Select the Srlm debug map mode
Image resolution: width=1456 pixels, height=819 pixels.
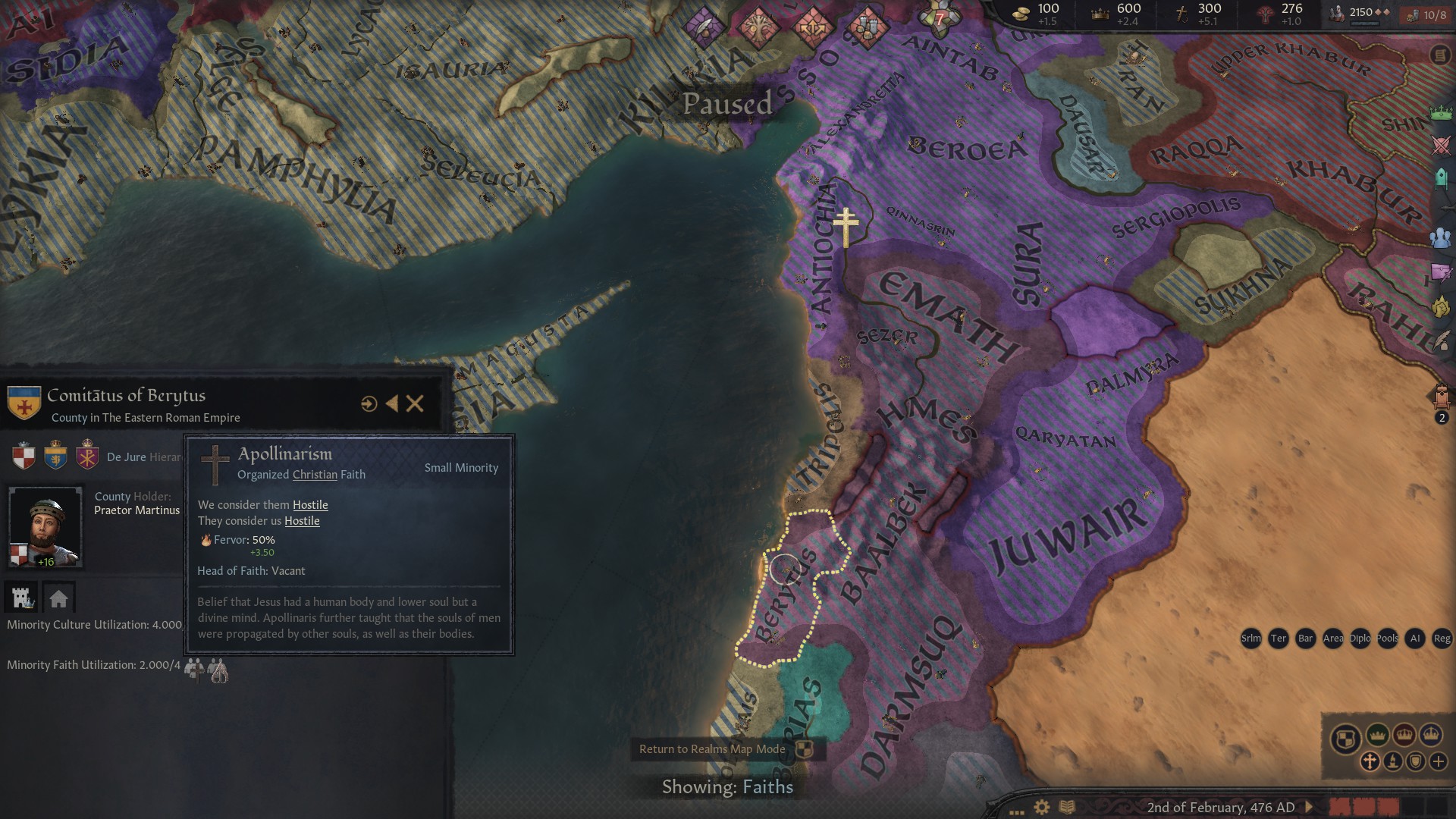tap(1251, 639)
